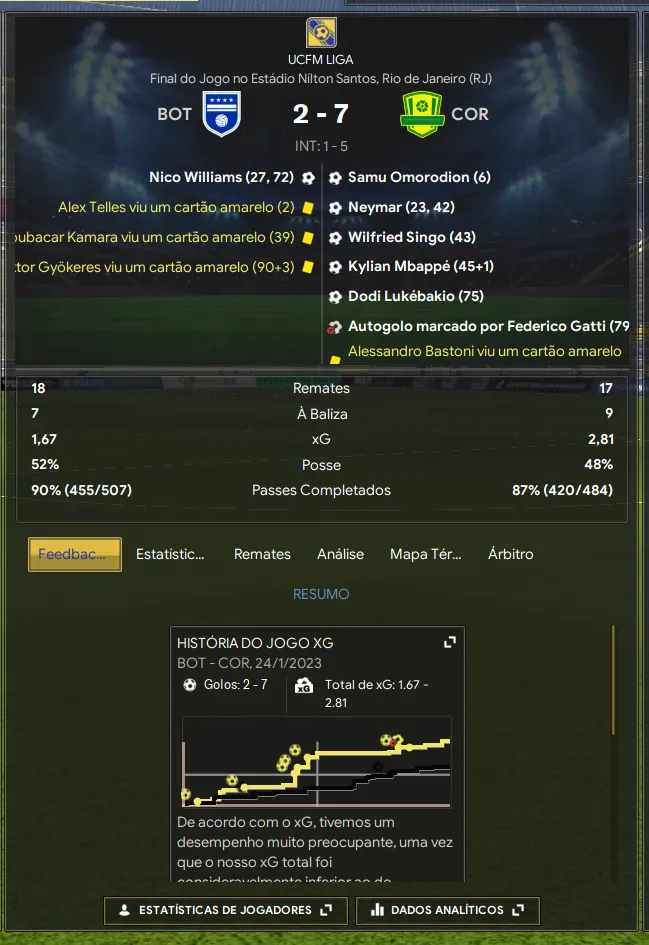This screenshot has height=945, width=649.
Task: Switch to the Estatísticas tab
Action: [x=170, y=554]
